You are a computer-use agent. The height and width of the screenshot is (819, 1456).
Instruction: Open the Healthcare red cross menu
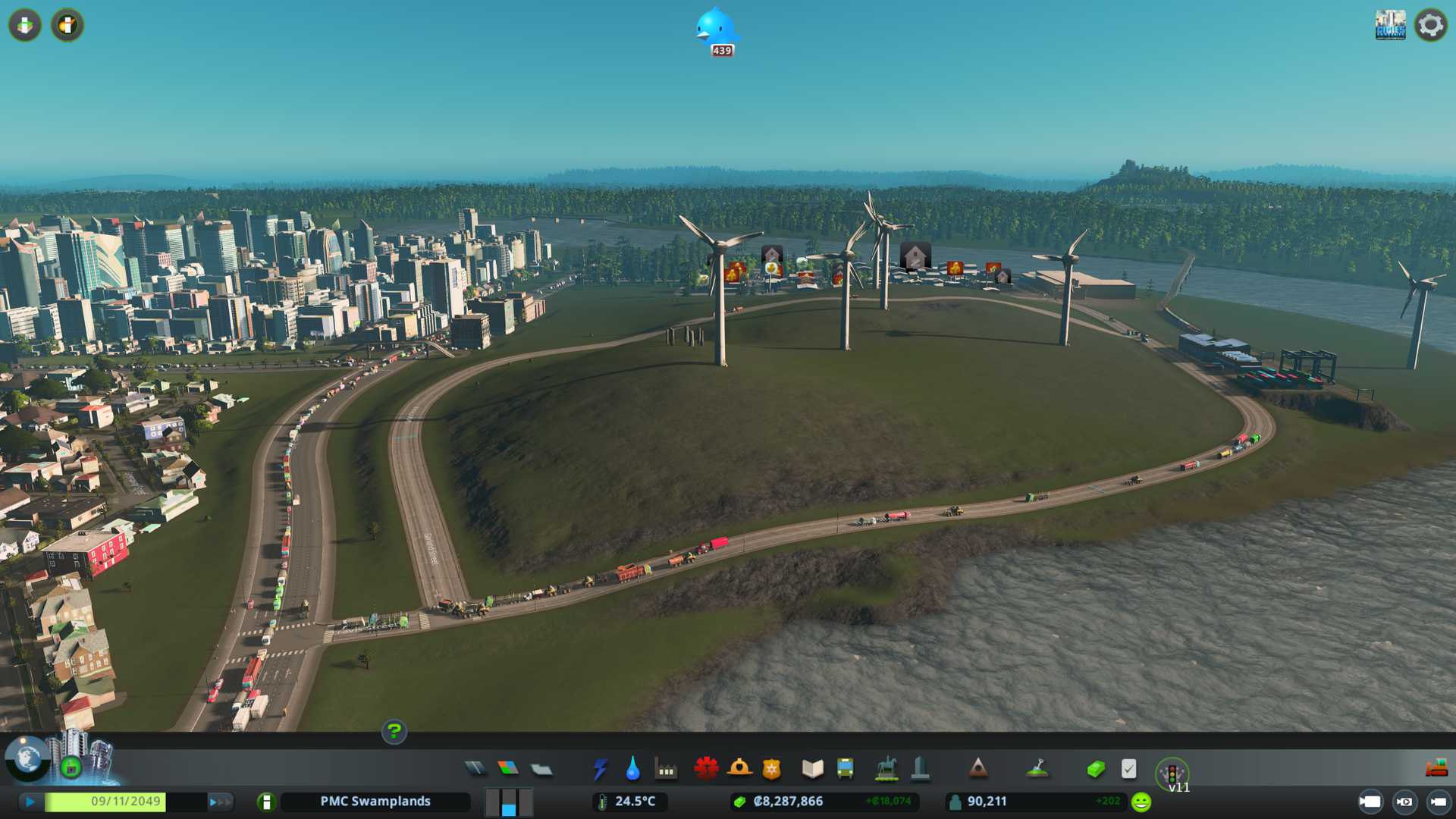[x=706, y=769]
